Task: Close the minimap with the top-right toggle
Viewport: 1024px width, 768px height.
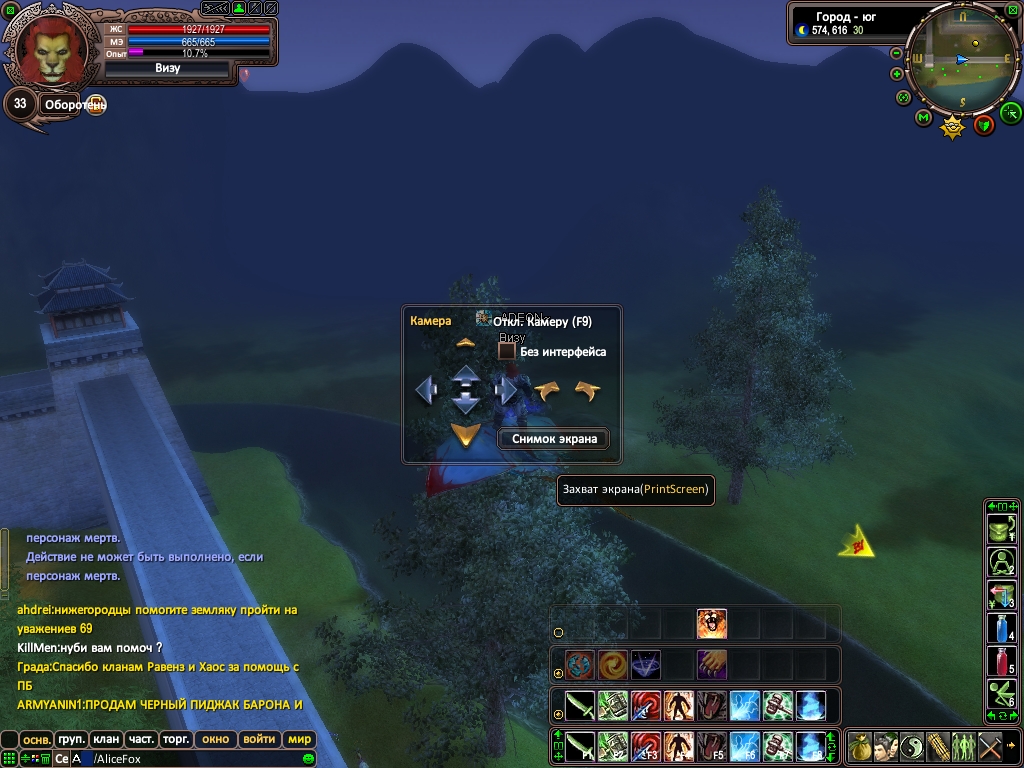Action: click(x=1014, y=9)
